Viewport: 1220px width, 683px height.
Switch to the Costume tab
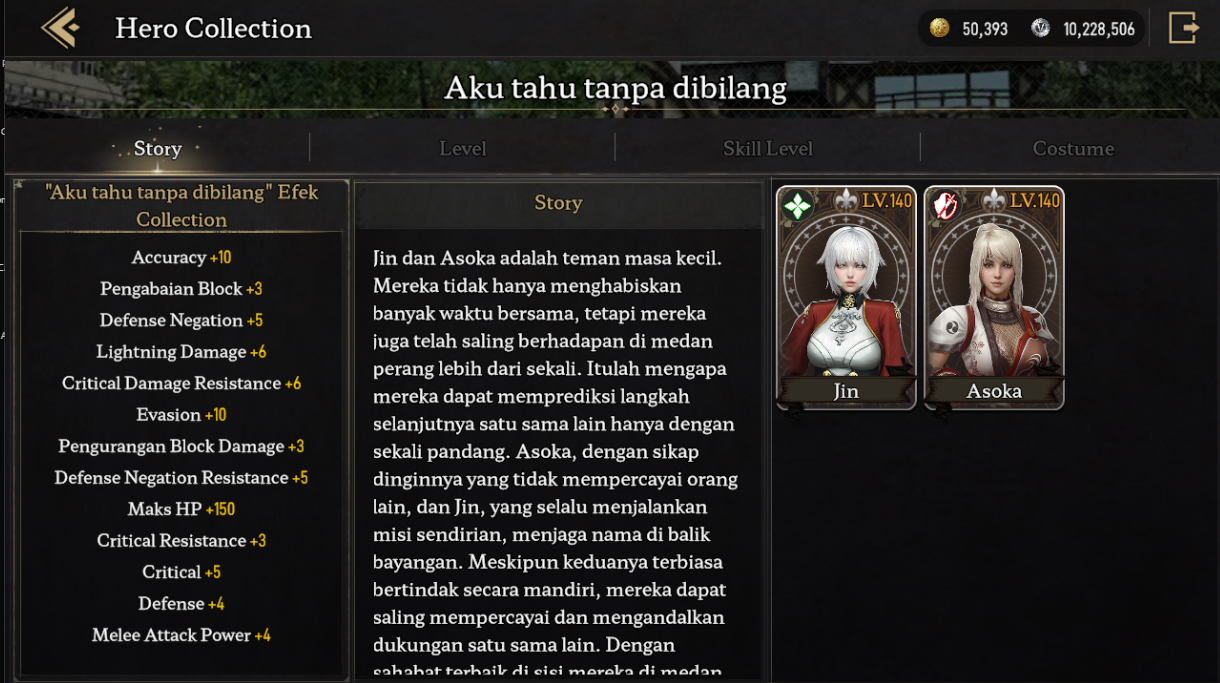click(1072, 149)
